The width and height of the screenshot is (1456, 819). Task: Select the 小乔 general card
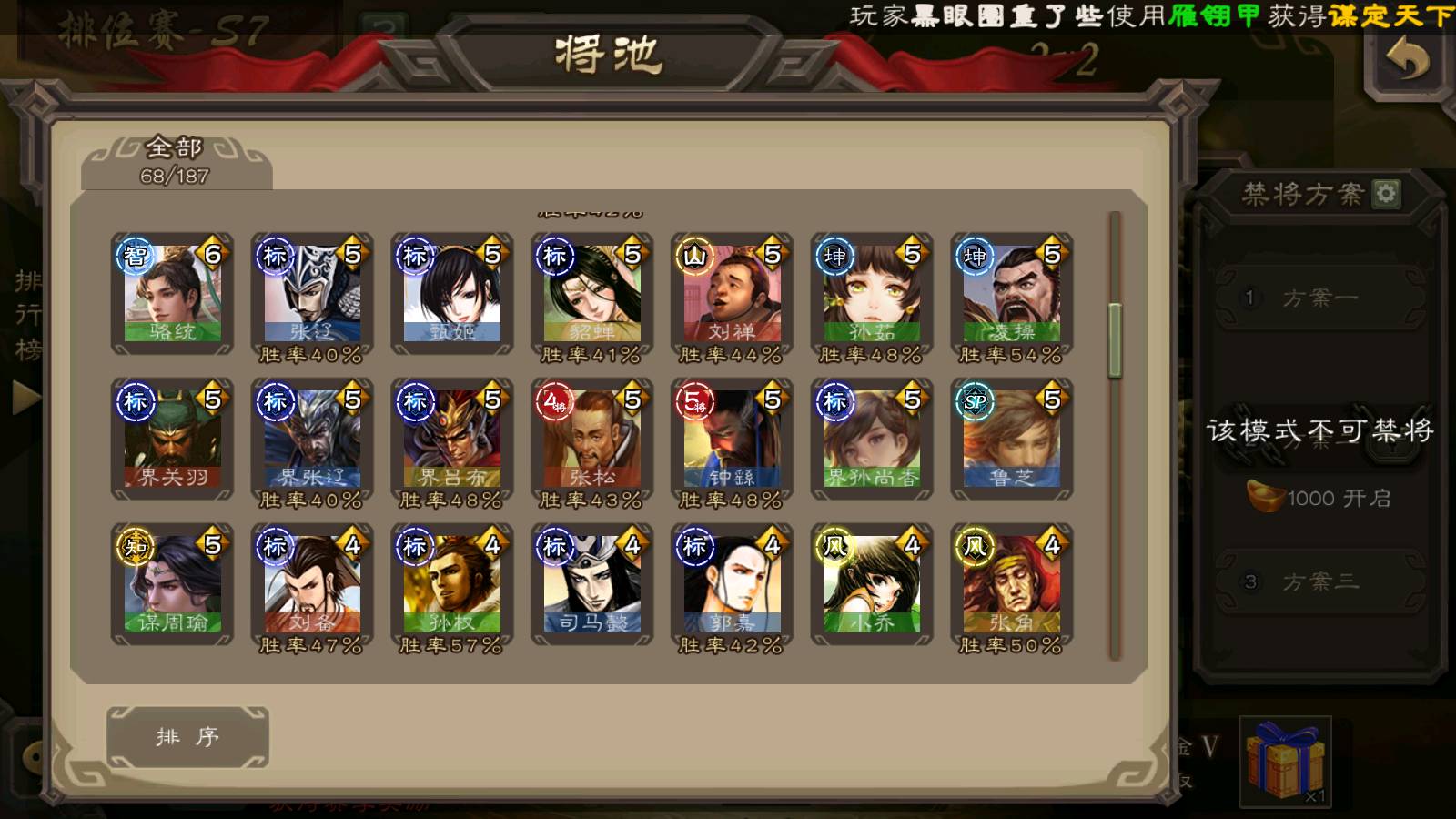(x=872, y=584)
